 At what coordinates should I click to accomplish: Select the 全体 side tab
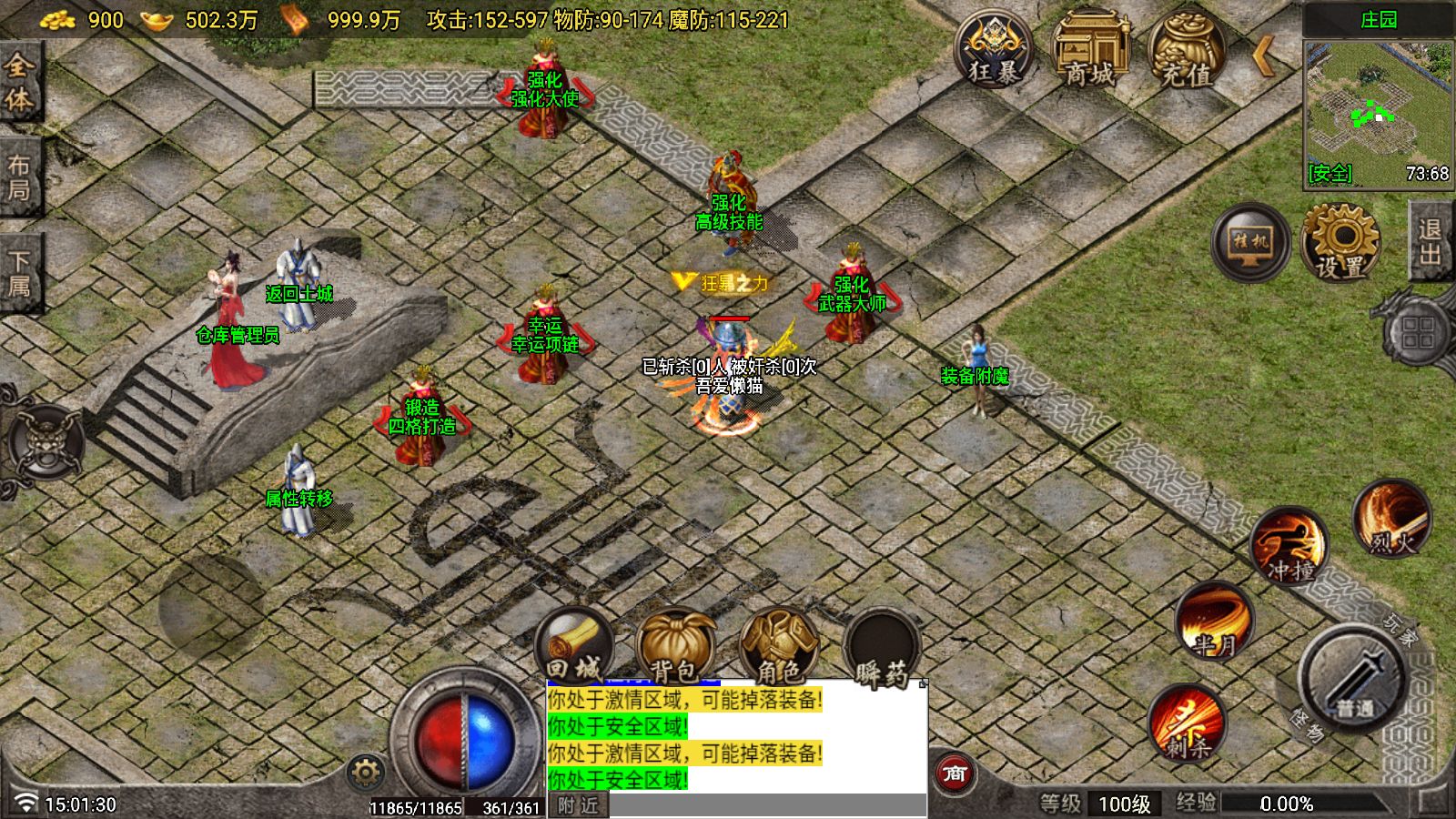point(19,82)
